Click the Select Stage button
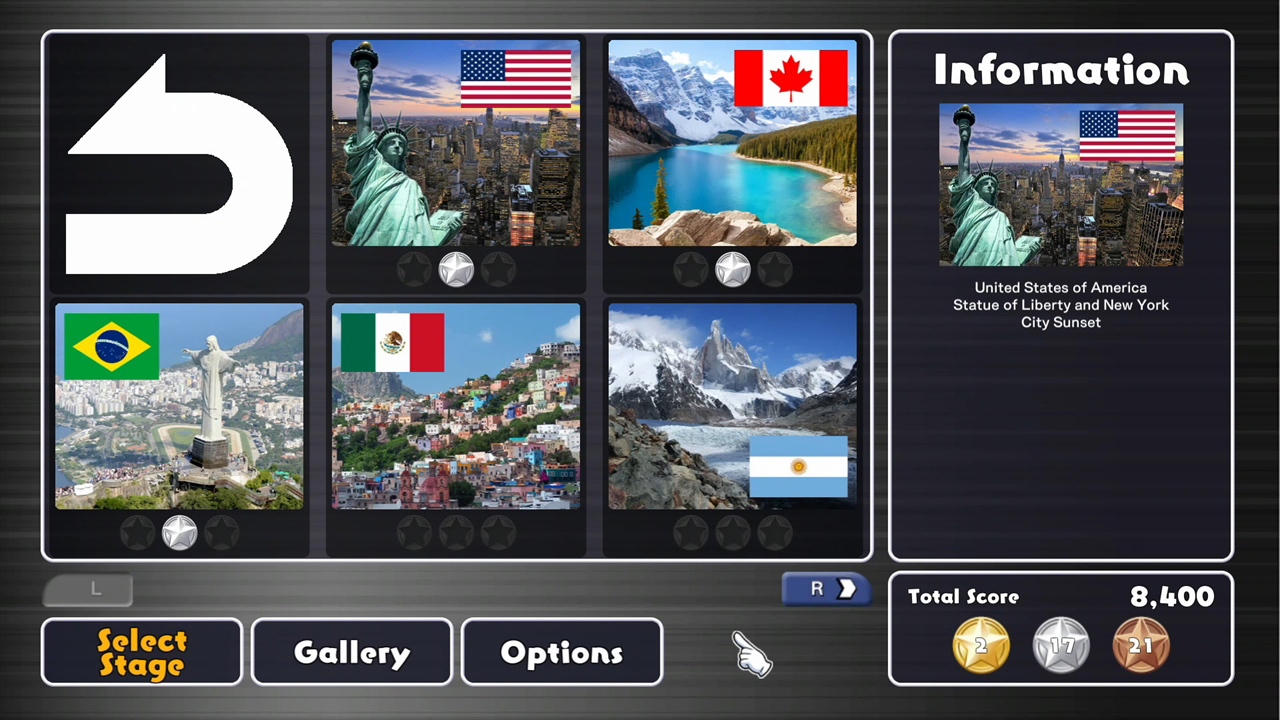 pyautogui.click(x=141, y=652)
